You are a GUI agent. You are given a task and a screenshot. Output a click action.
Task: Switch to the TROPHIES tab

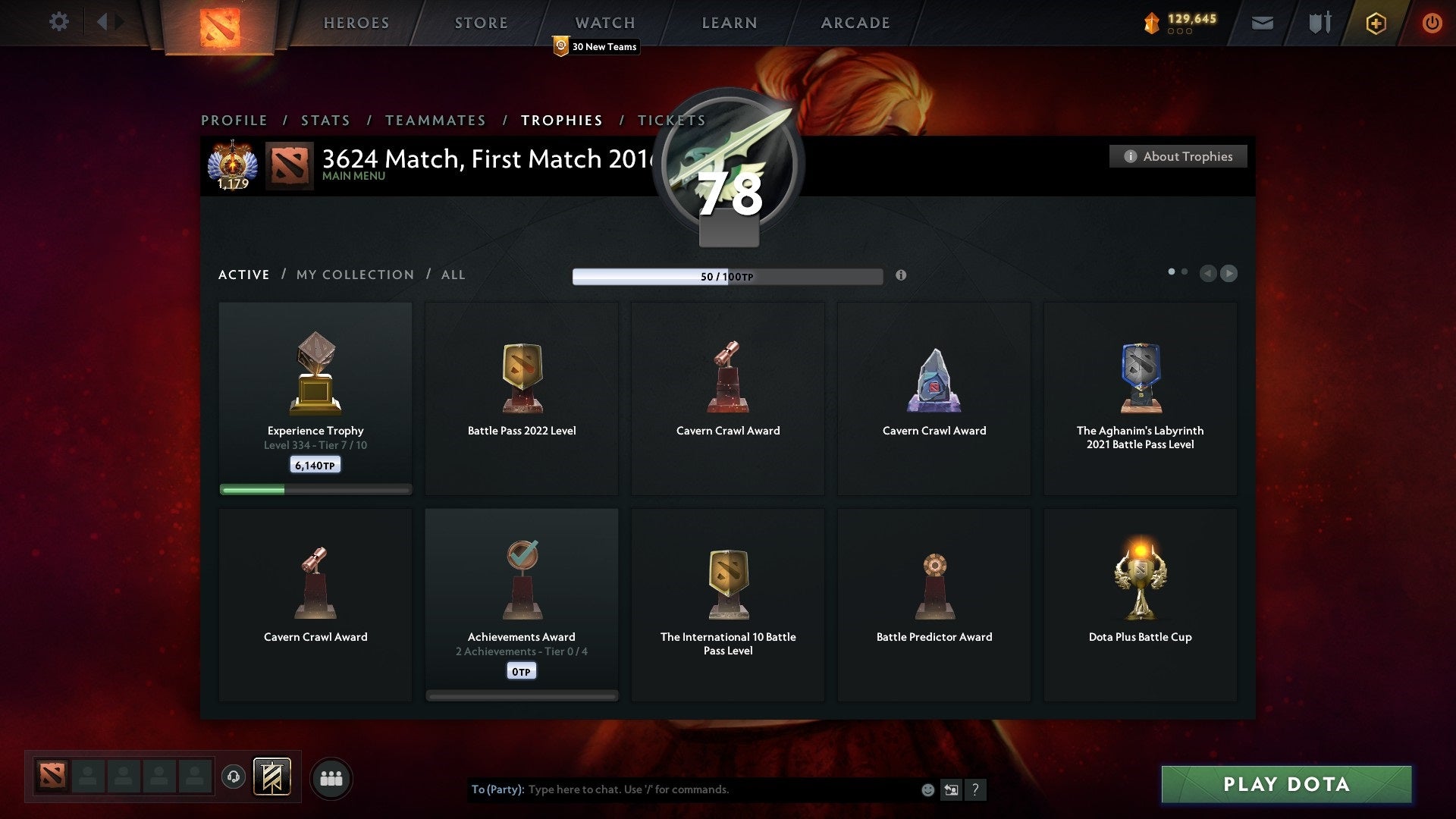coord(561,120)
